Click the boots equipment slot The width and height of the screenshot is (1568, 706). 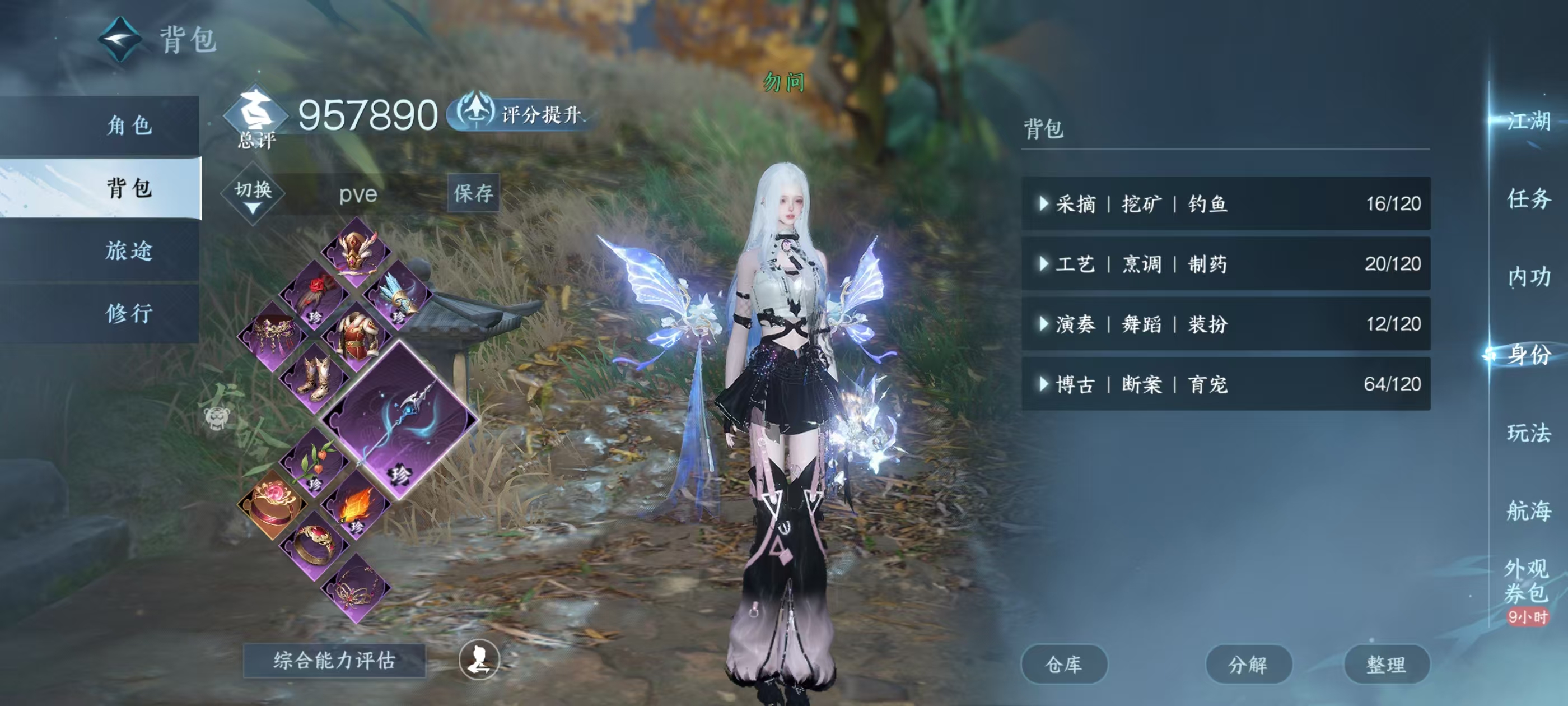click(315, 378)
